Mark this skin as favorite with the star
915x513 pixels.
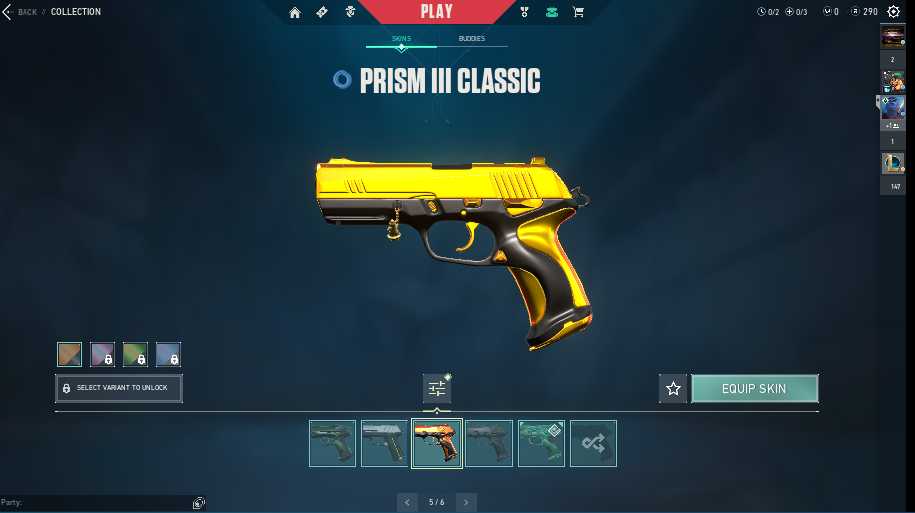tap(673, 388)
